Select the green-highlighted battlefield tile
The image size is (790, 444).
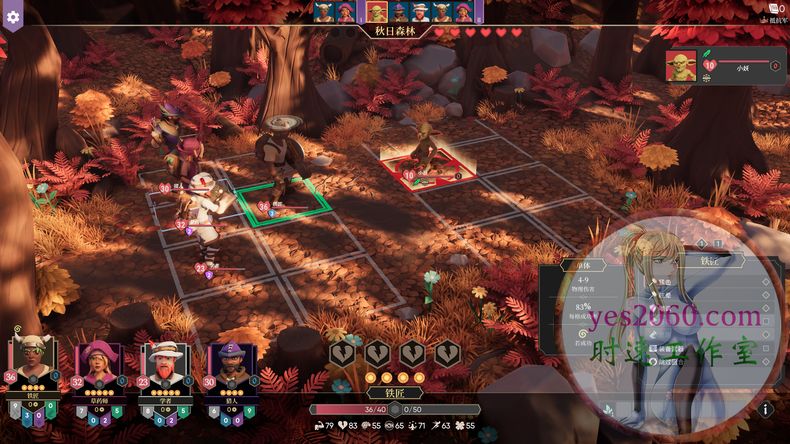coord(283,203)
